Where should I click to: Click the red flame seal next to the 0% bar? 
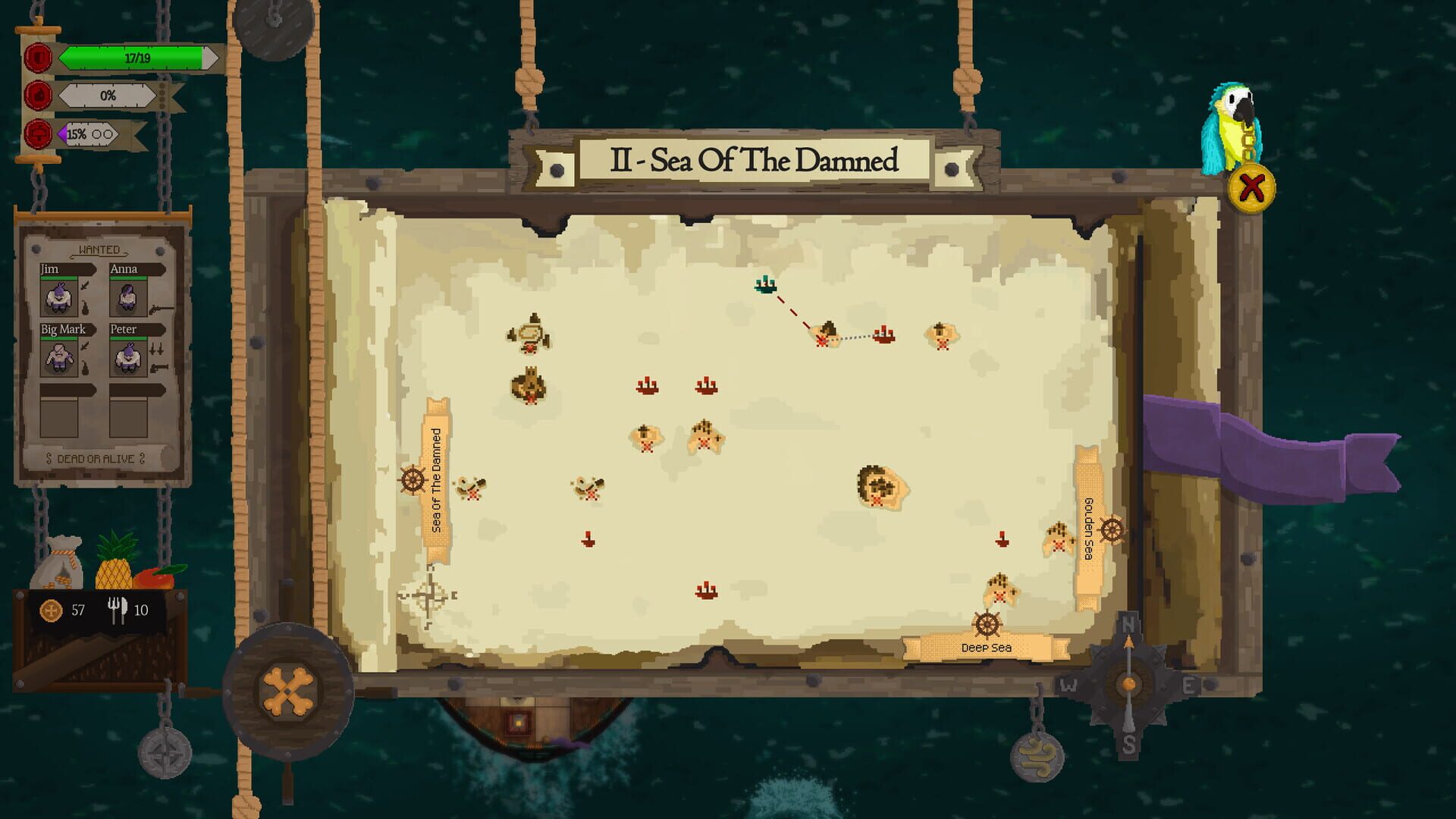click(38, 95)
